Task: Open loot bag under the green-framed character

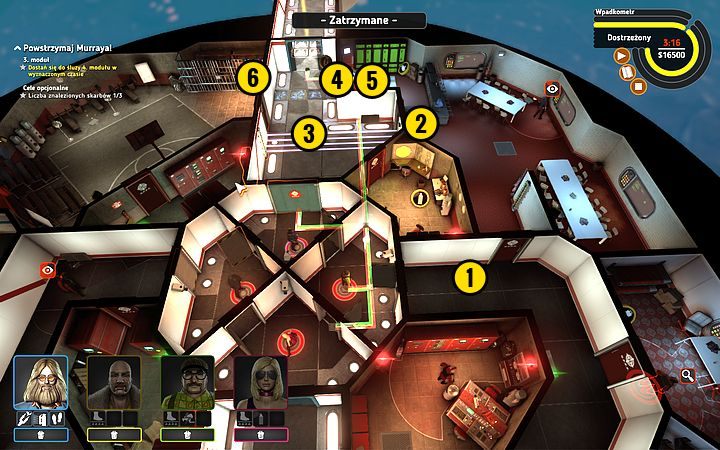Action: (x=187, y=435)
